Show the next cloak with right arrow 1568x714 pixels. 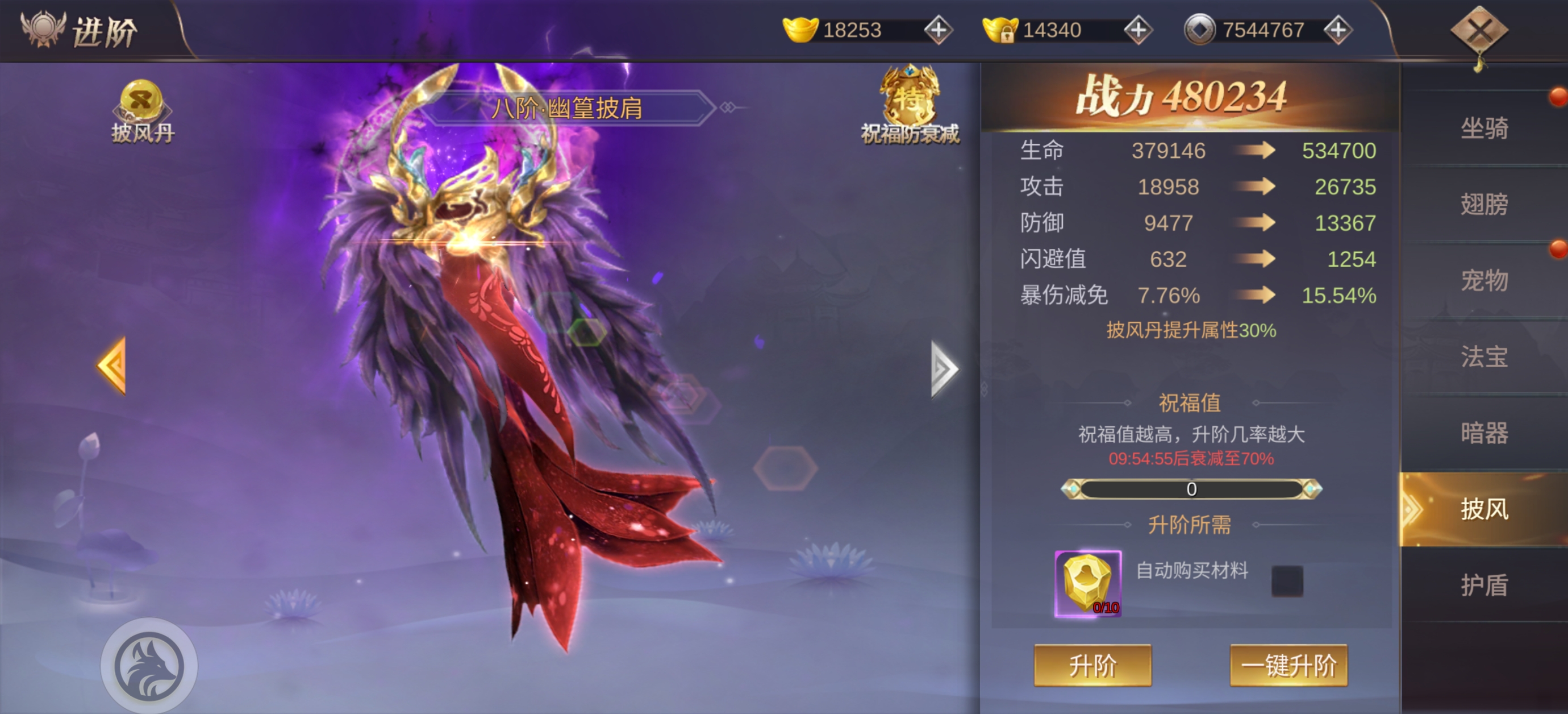pos(944,368)
